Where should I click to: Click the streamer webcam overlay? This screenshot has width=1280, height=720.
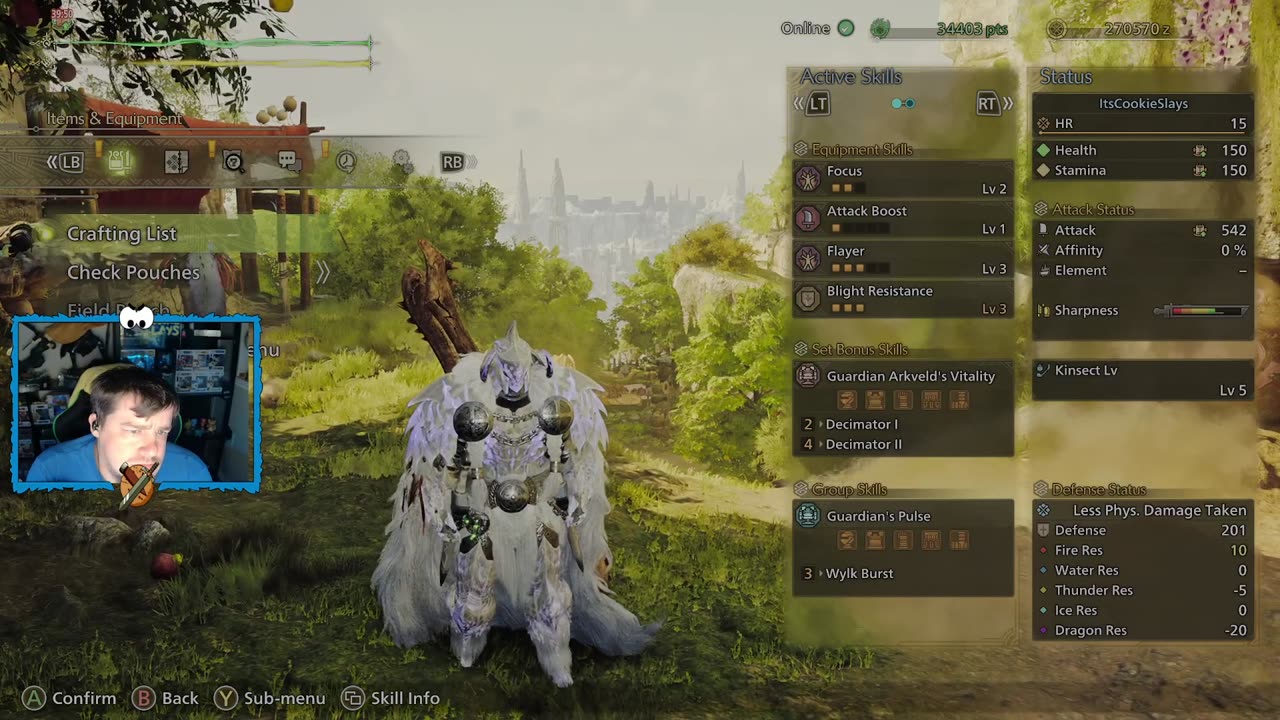coord(137,404)
